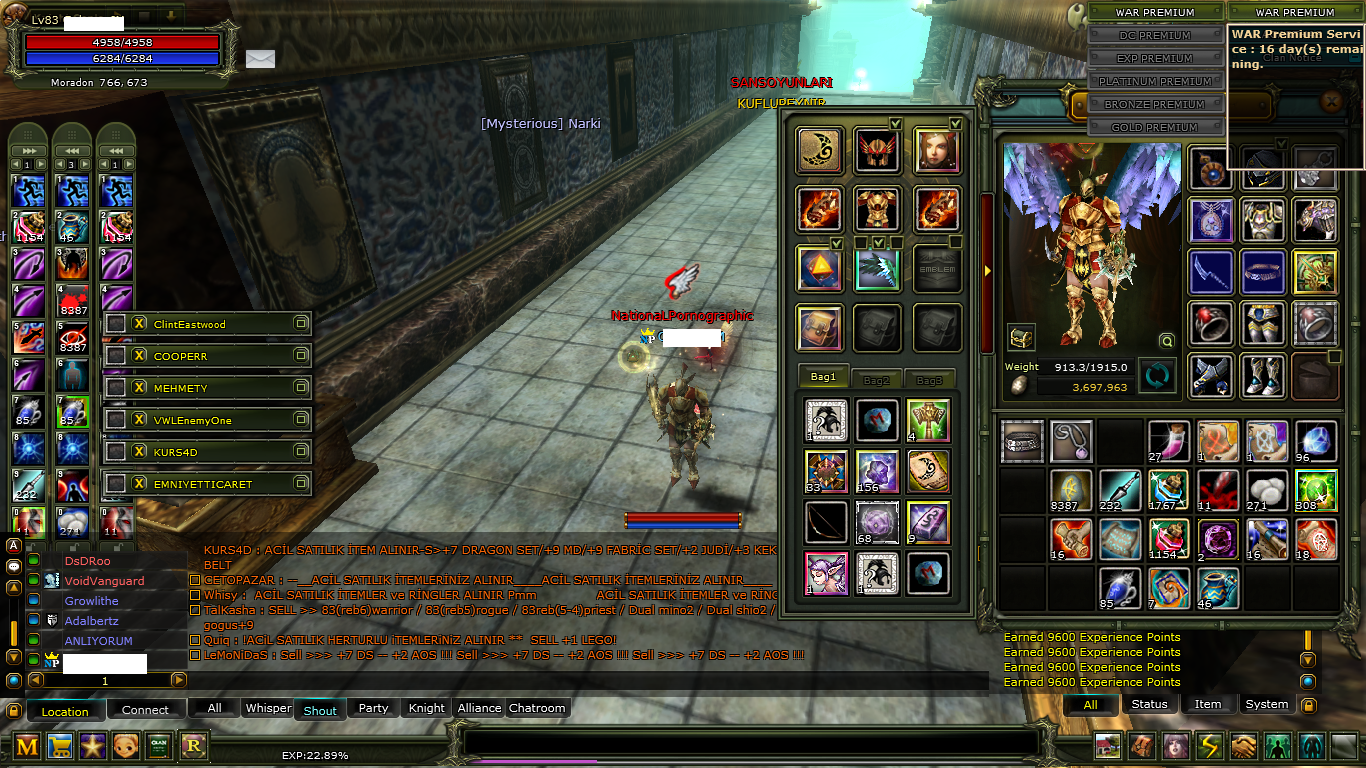Click the X beside ClintEastwood
This screenshot has width=1366, height=768.
(x=140, y=324)
